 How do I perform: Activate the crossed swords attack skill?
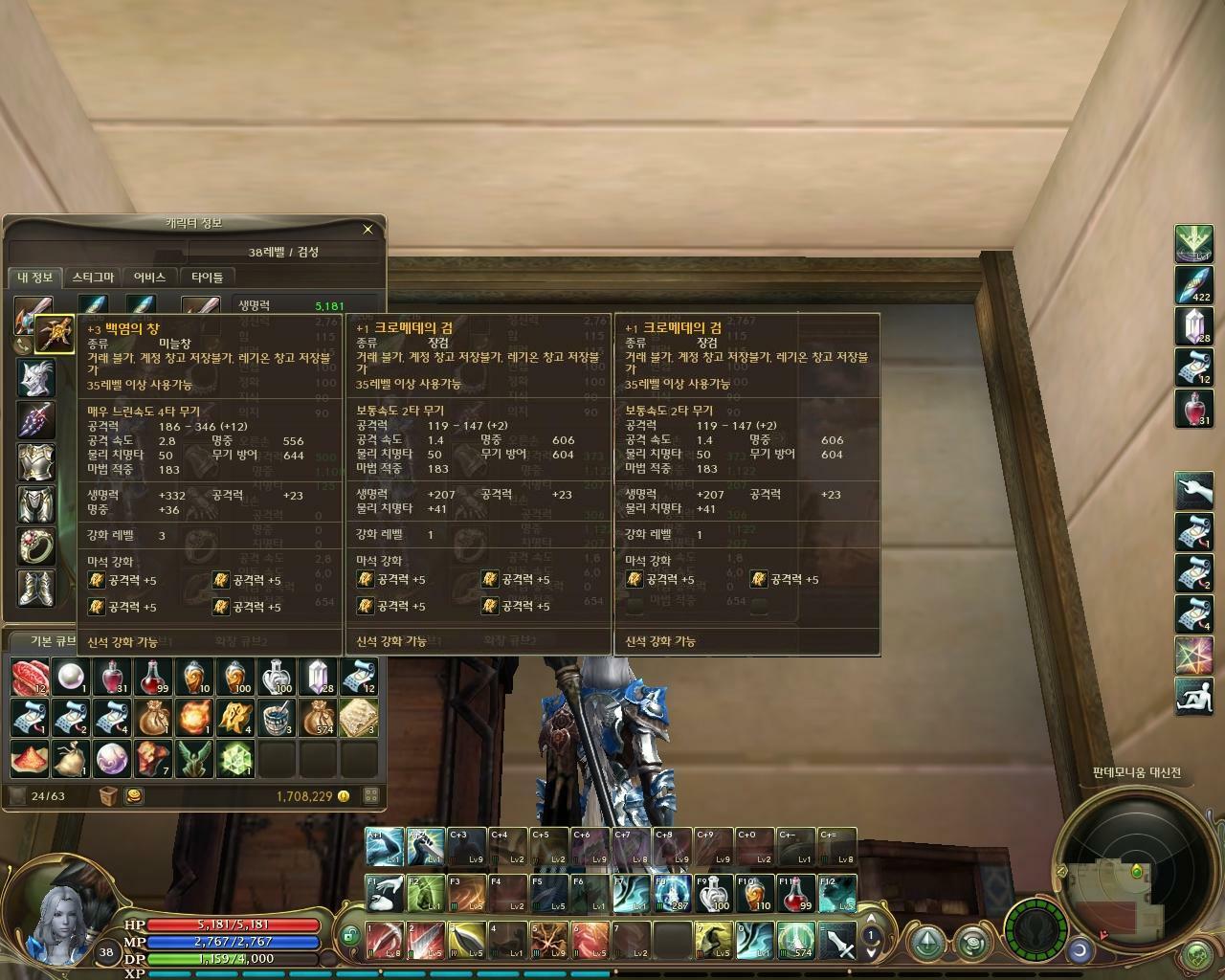[x=837, y=940]
